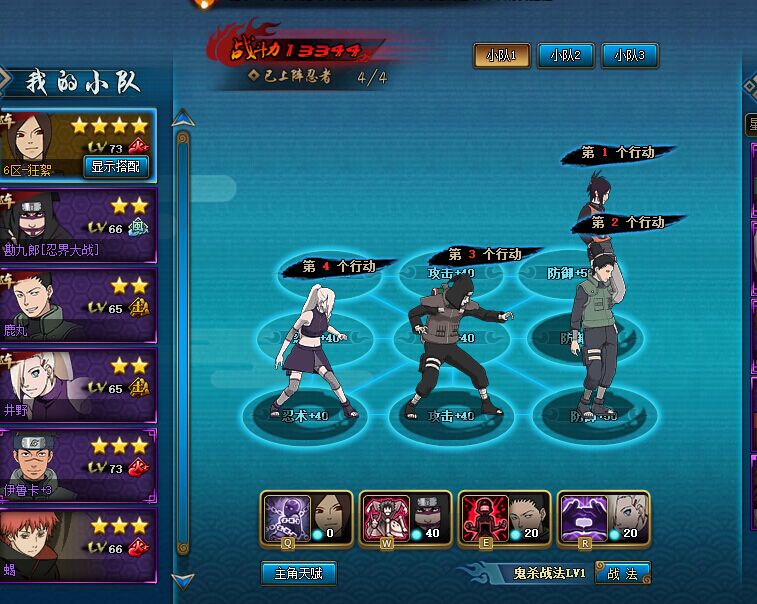Open the 战法 tactics button
Viewport: 757px width, 604px height.
coord(622,573)
